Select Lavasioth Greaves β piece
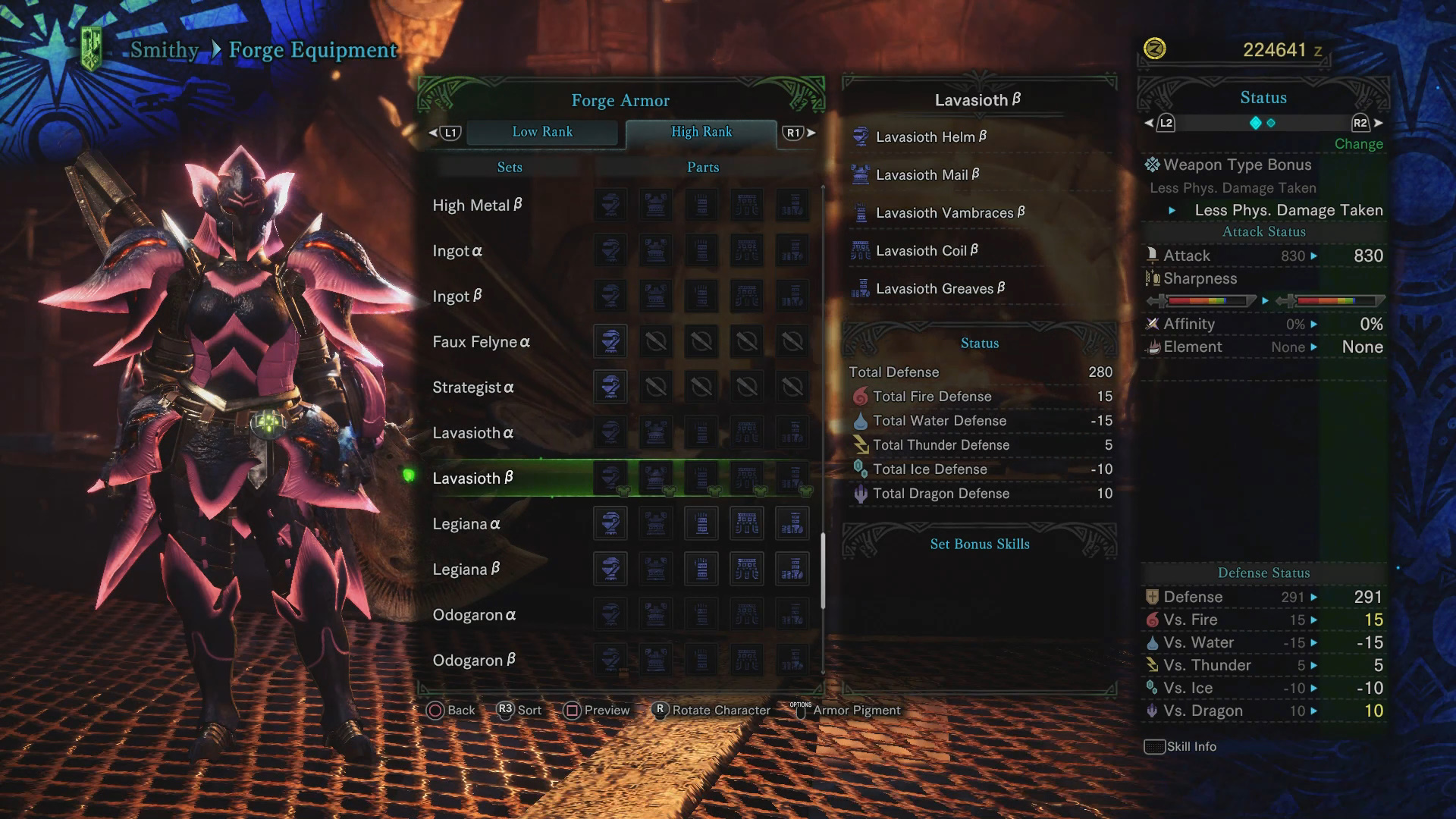The width and height of the screenshot is (1456, 819). coord(940,289)
